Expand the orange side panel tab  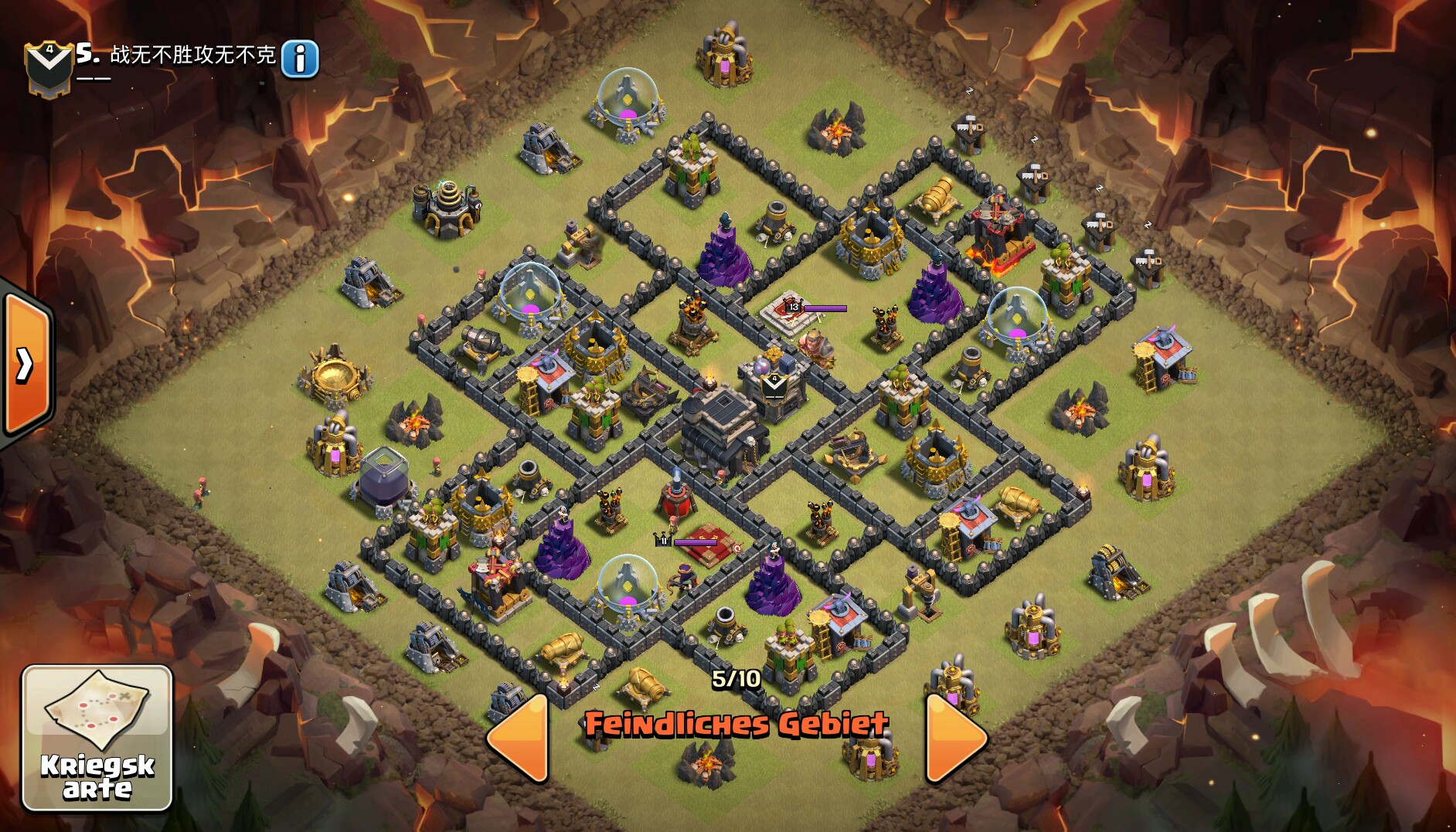click(26, 365)
